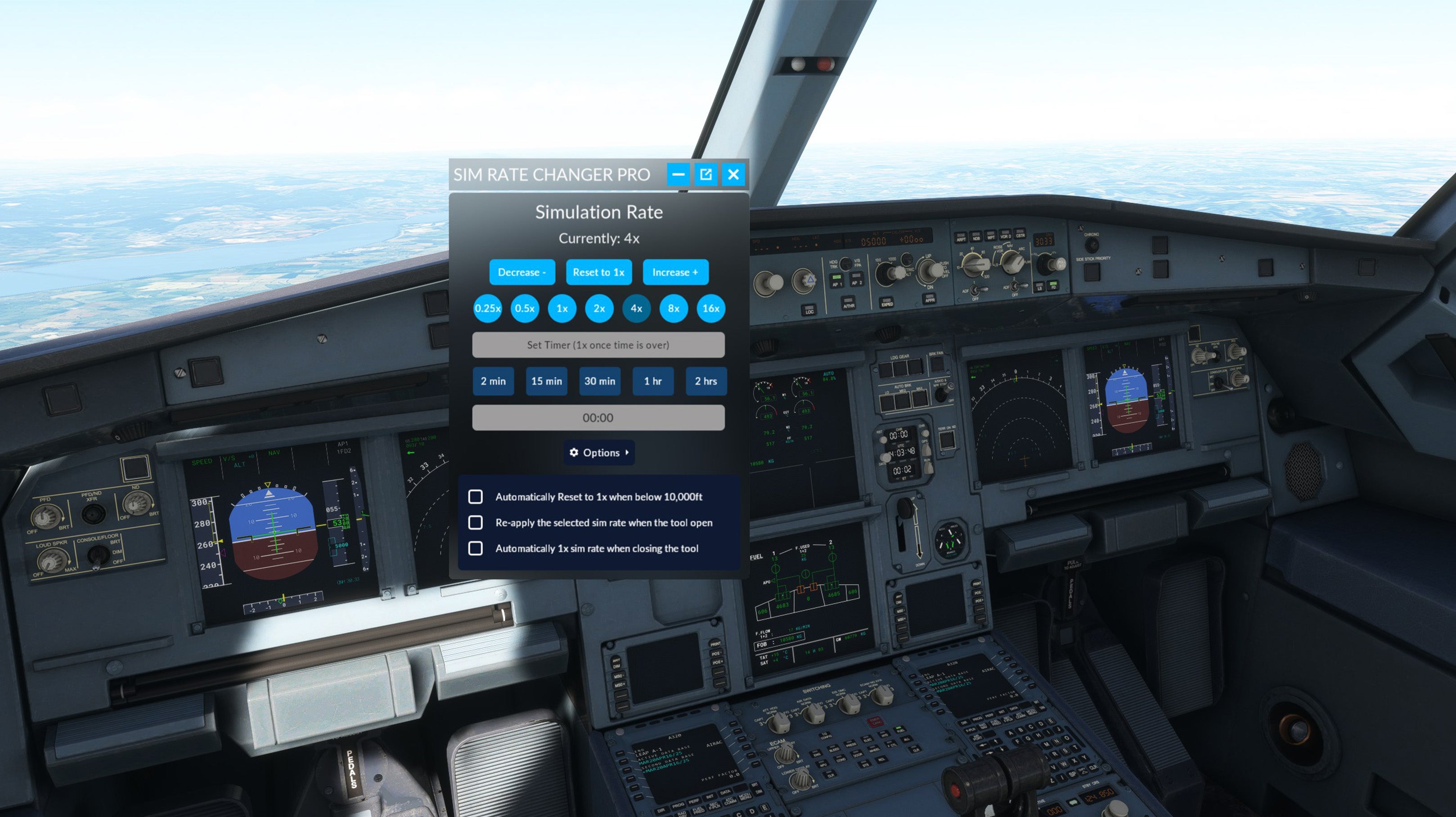Pick the 2 hrs timer

tap(706, 382)
